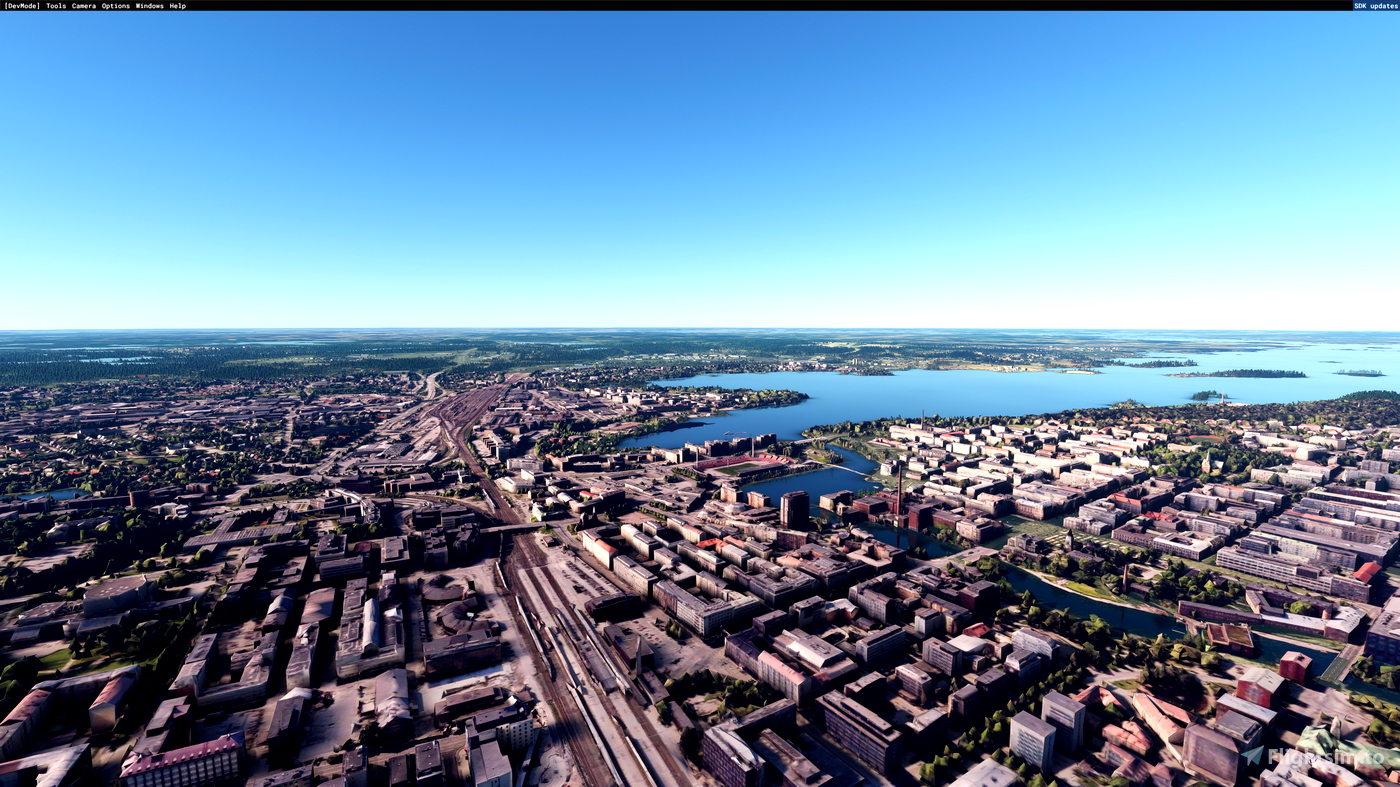Click the Flightsim.to logo icon

(1252, 757)
